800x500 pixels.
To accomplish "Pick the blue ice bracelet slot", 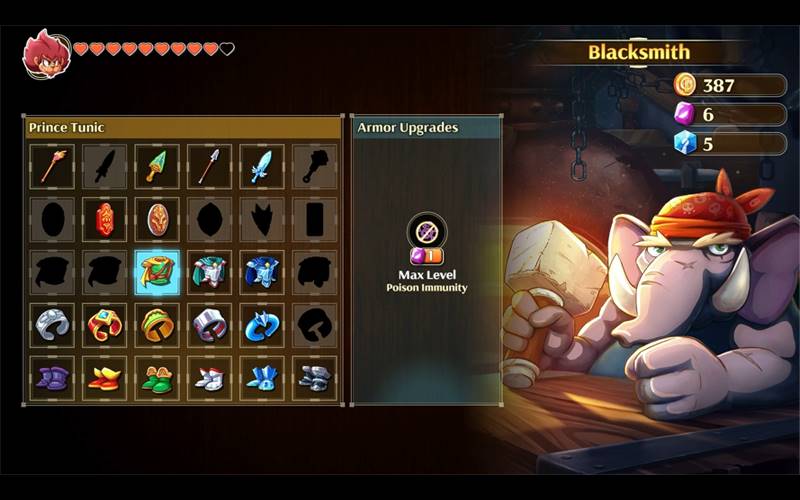I will 261,325.
